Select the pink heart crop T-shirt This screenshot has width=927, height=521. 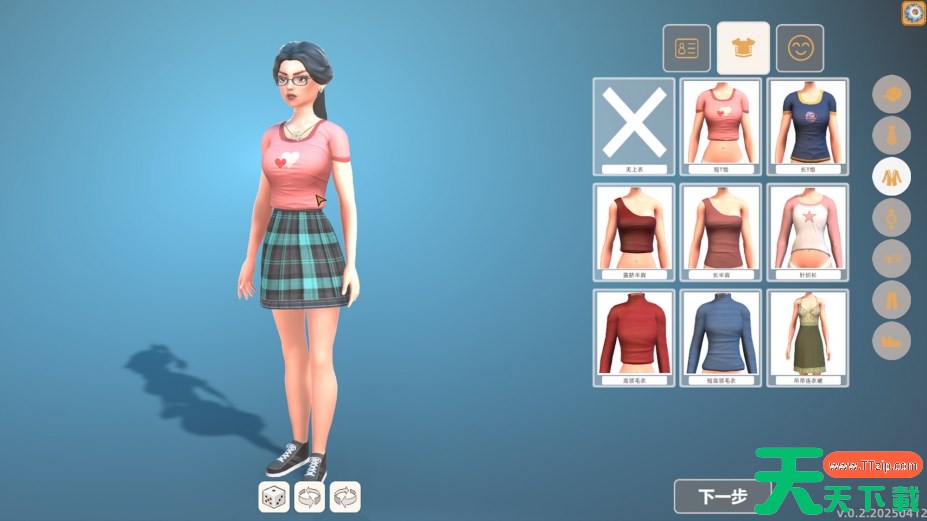[x=721, y=126]
